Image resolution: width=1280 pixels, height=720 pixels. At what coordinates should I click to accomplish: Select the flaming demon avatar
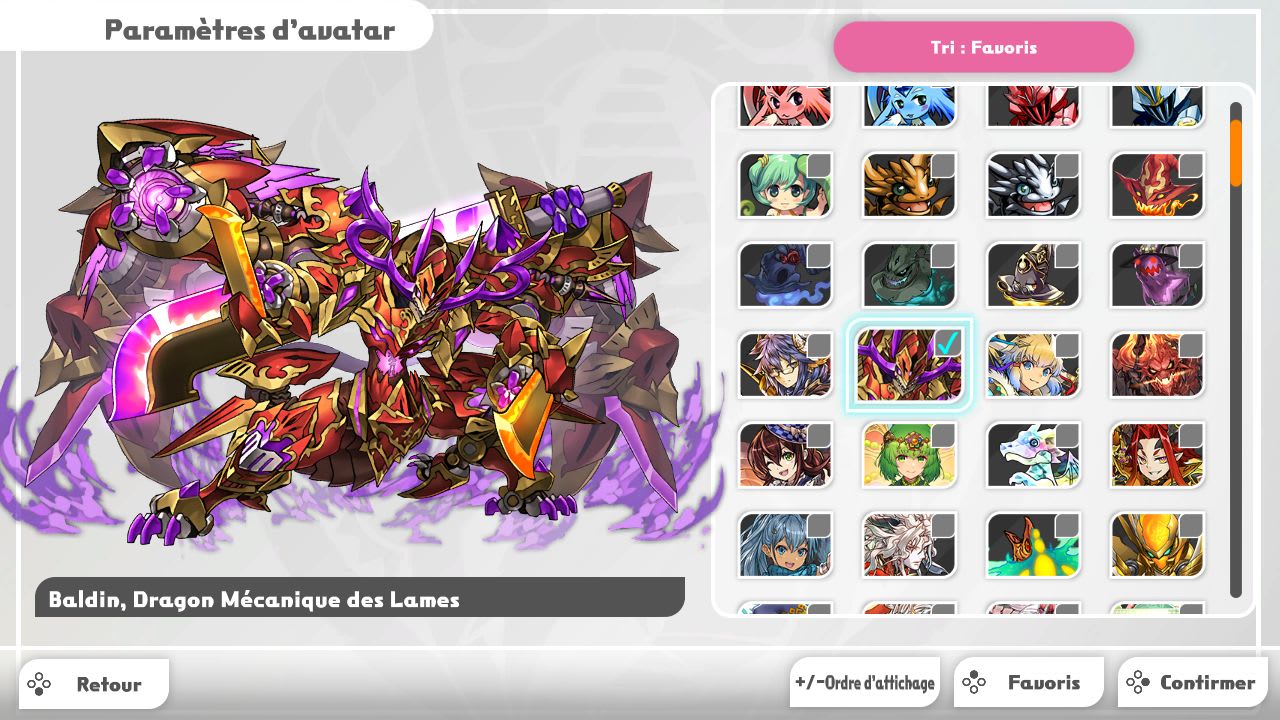click(x=1157, y=185)
